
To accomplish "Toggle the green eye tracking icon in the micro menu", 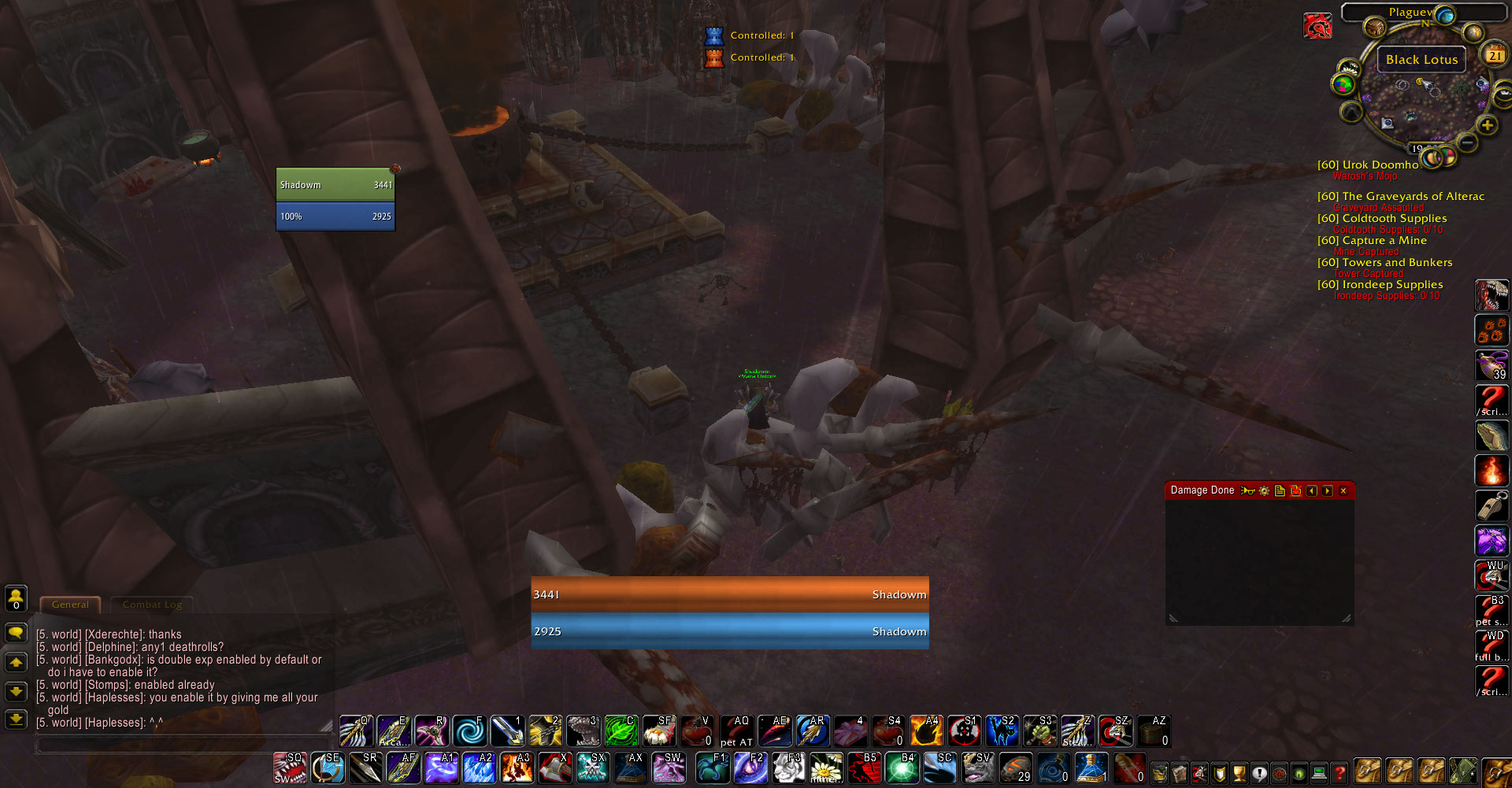I will (1299, 774).
